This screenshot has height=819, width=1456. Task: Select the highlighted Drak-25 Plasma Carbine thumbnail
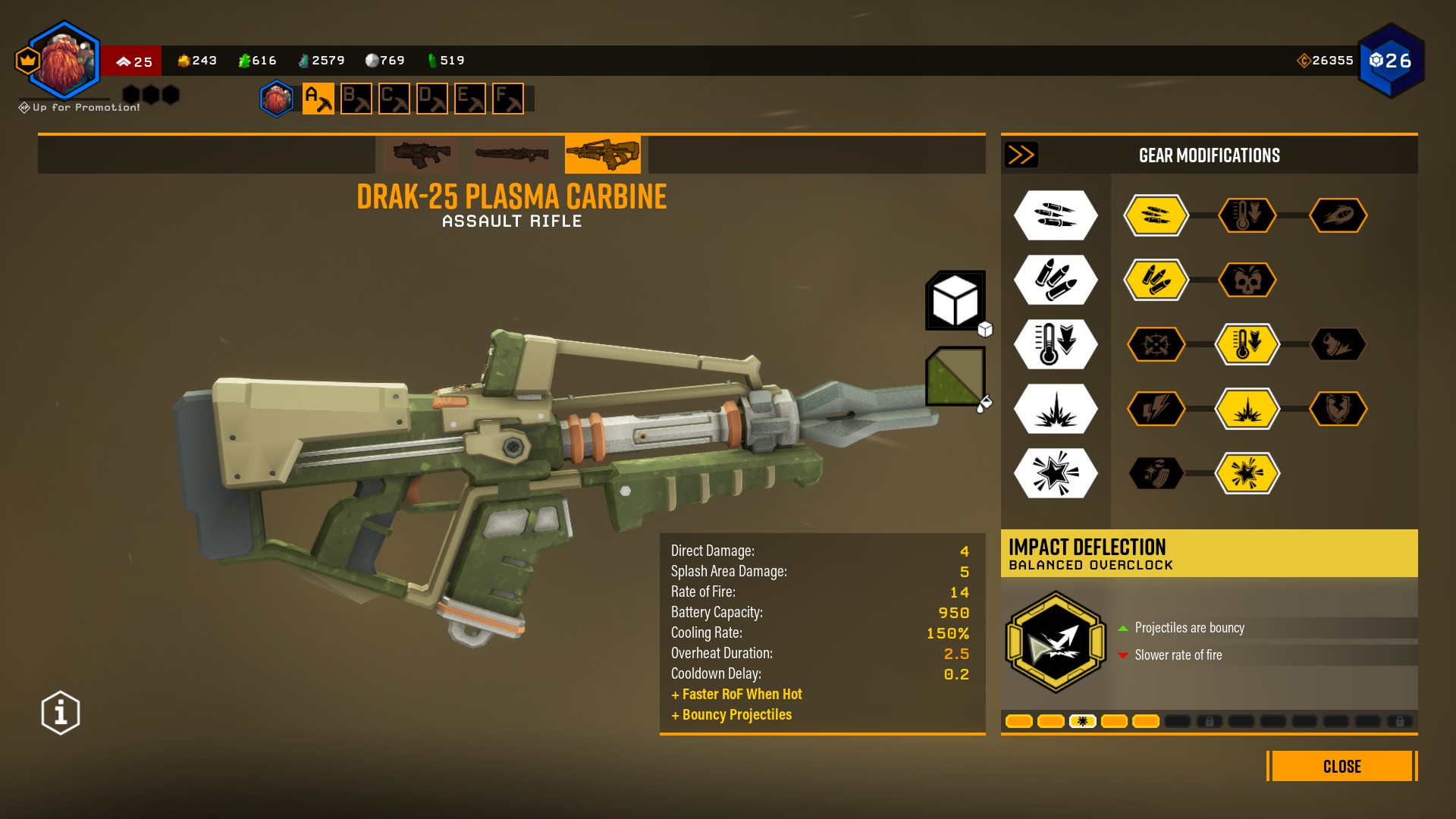(x=603, y=155)
